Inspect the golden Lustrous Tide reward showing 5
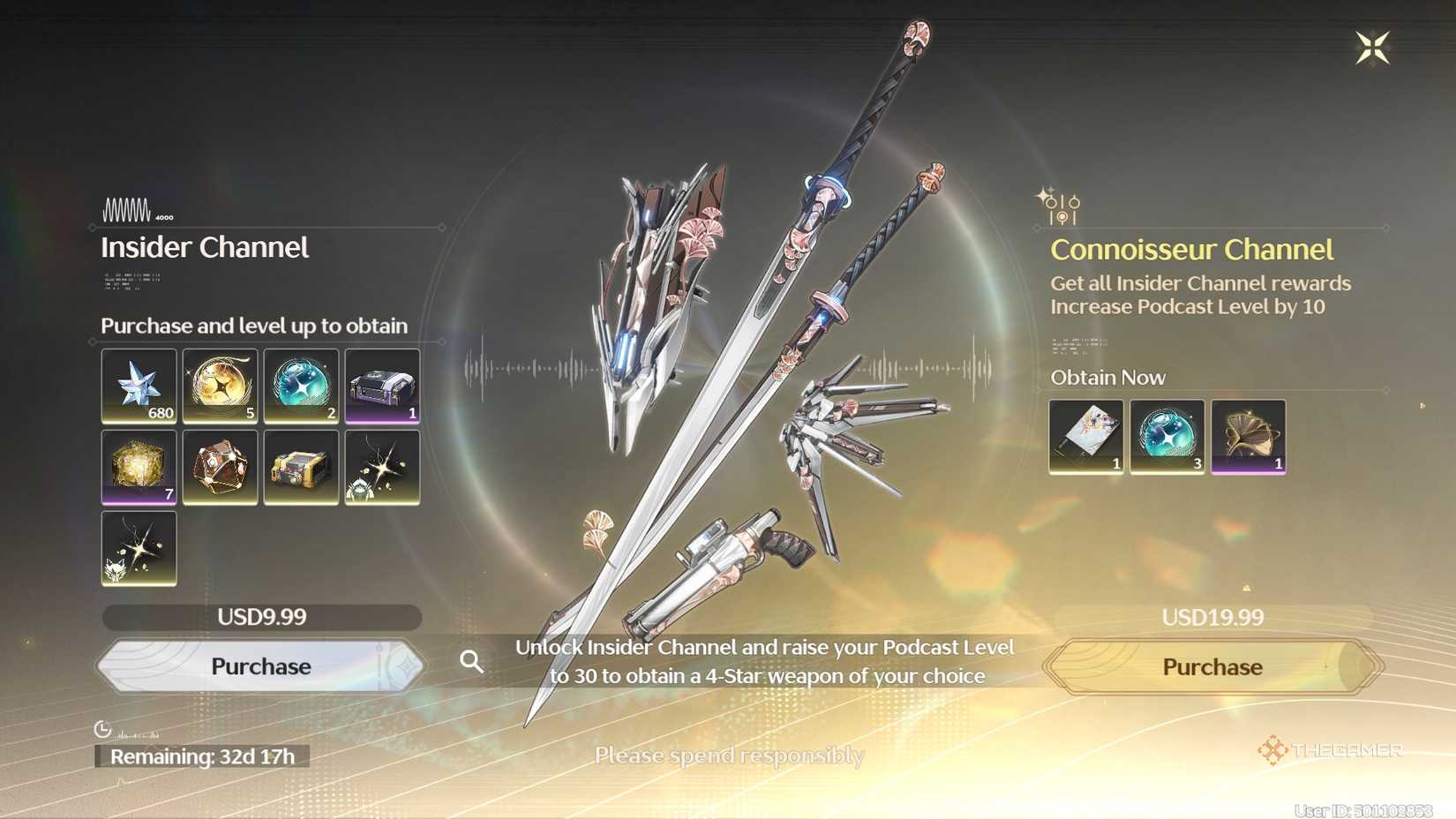The image size is (1456, 819). (x=220, y=387)
